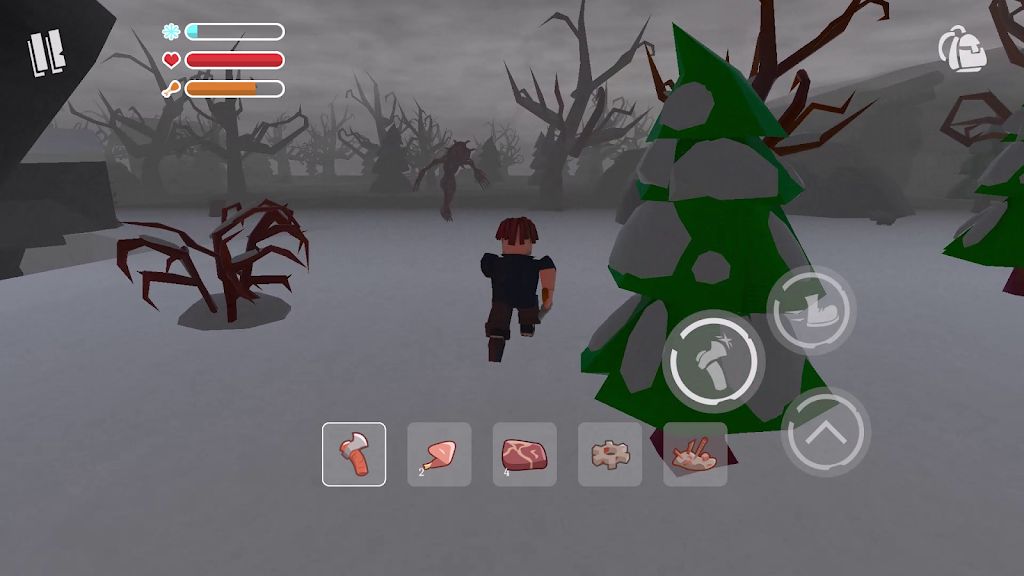This screenshot has width=1024, height=576.
Task: Select the axe hotbar slot
Action: click(x=354, y=454)
